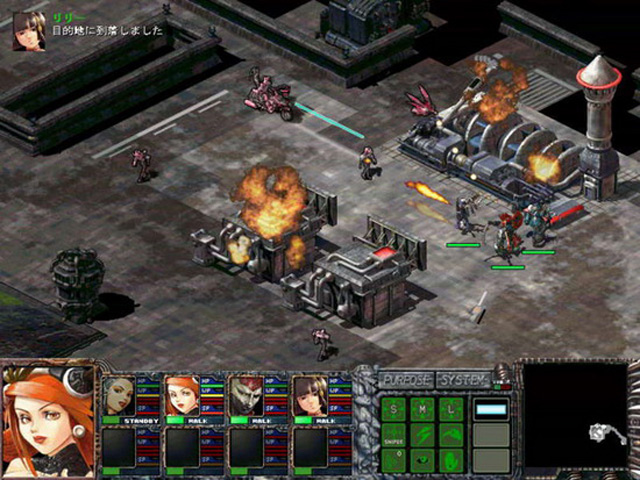Select the red-haired woman's small squad portrait
Viewport: 640px width, 480px height.
181,395
